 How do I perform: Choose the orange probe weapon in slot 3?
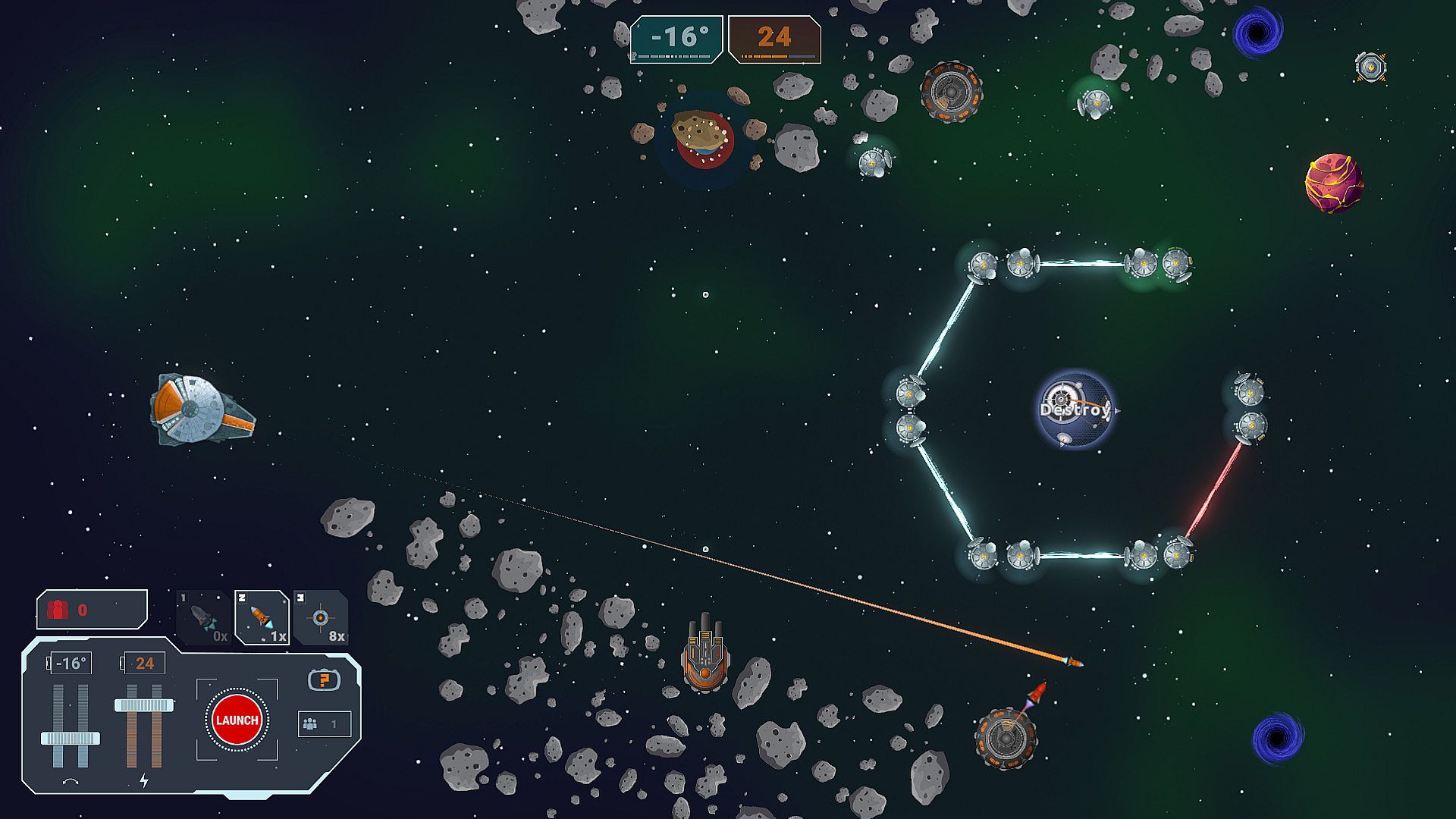click(321, 617)
